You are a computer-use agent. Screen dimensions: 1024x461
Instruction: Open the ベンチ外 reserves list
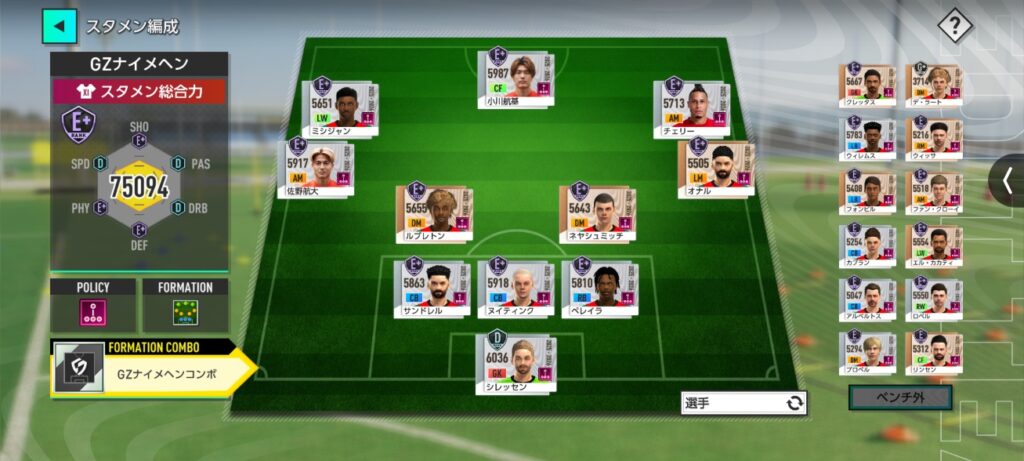pyautogui.click(x=899, y=398)
